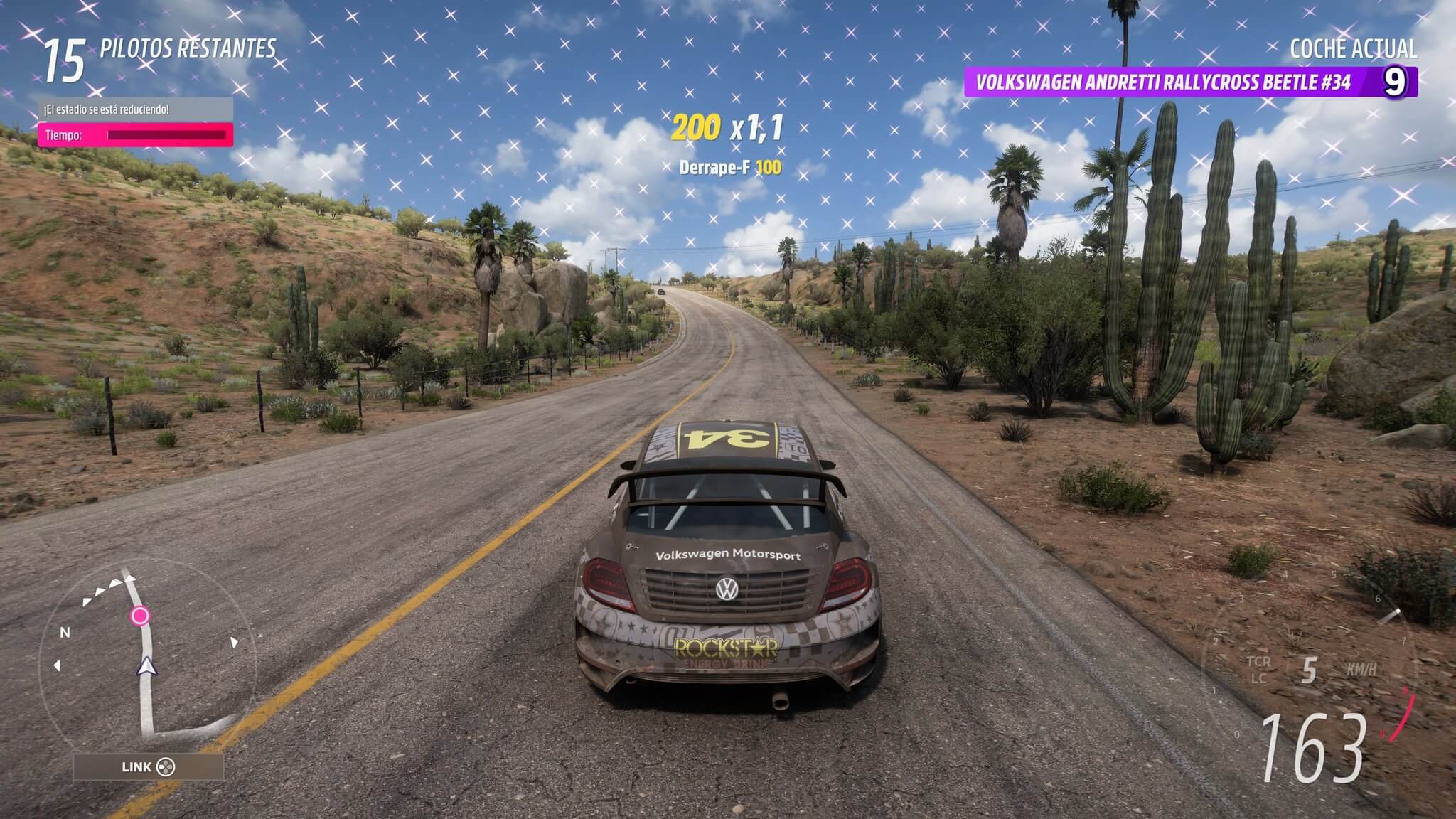This screenshot has width=1456, height=819.
Task: Open the LINK quick chat bar
Action: tap(149, 766)
